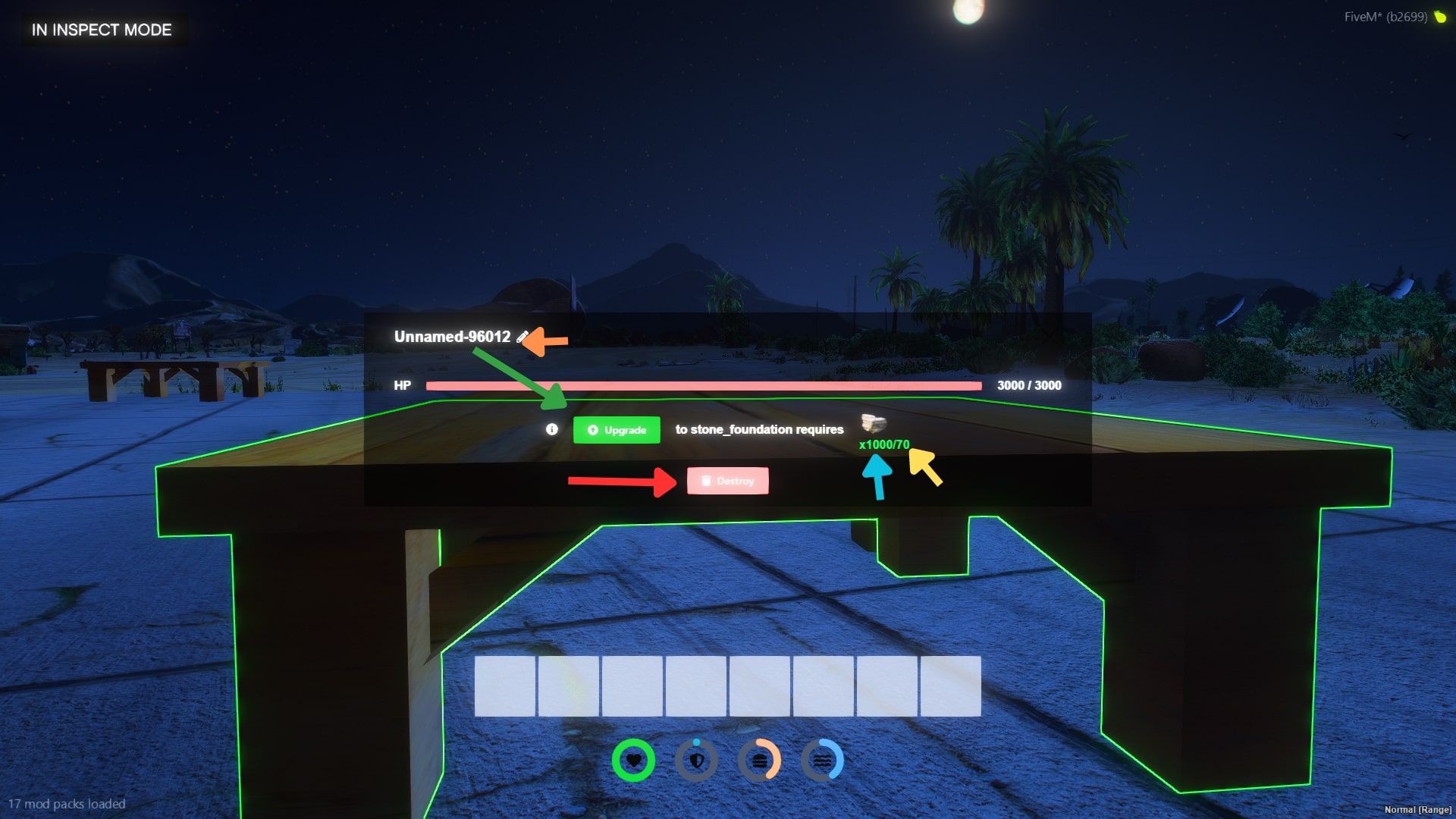Click the IN INSPECT MODE banner
Screen dimensions: 1456x819
99,30
